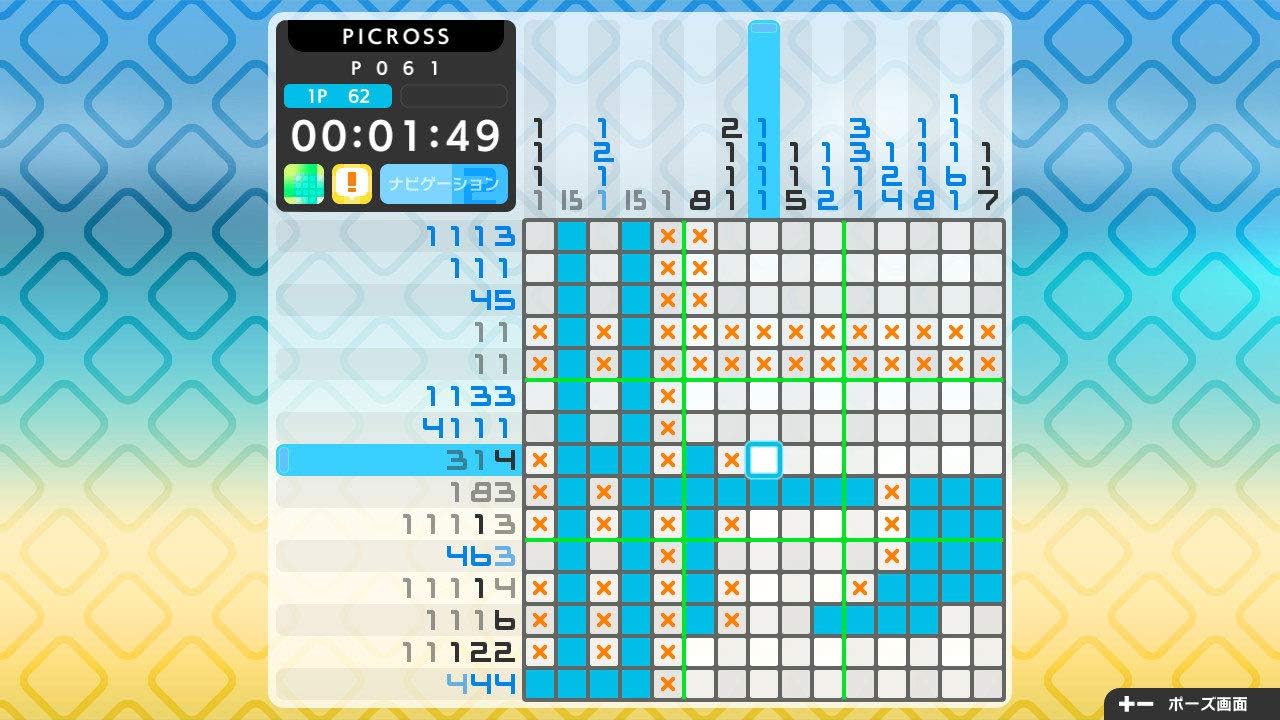The width and height of the screenshot is (1280, 720).
Task: Toggle the cursor cell in row 314
Action: [764, 460]
